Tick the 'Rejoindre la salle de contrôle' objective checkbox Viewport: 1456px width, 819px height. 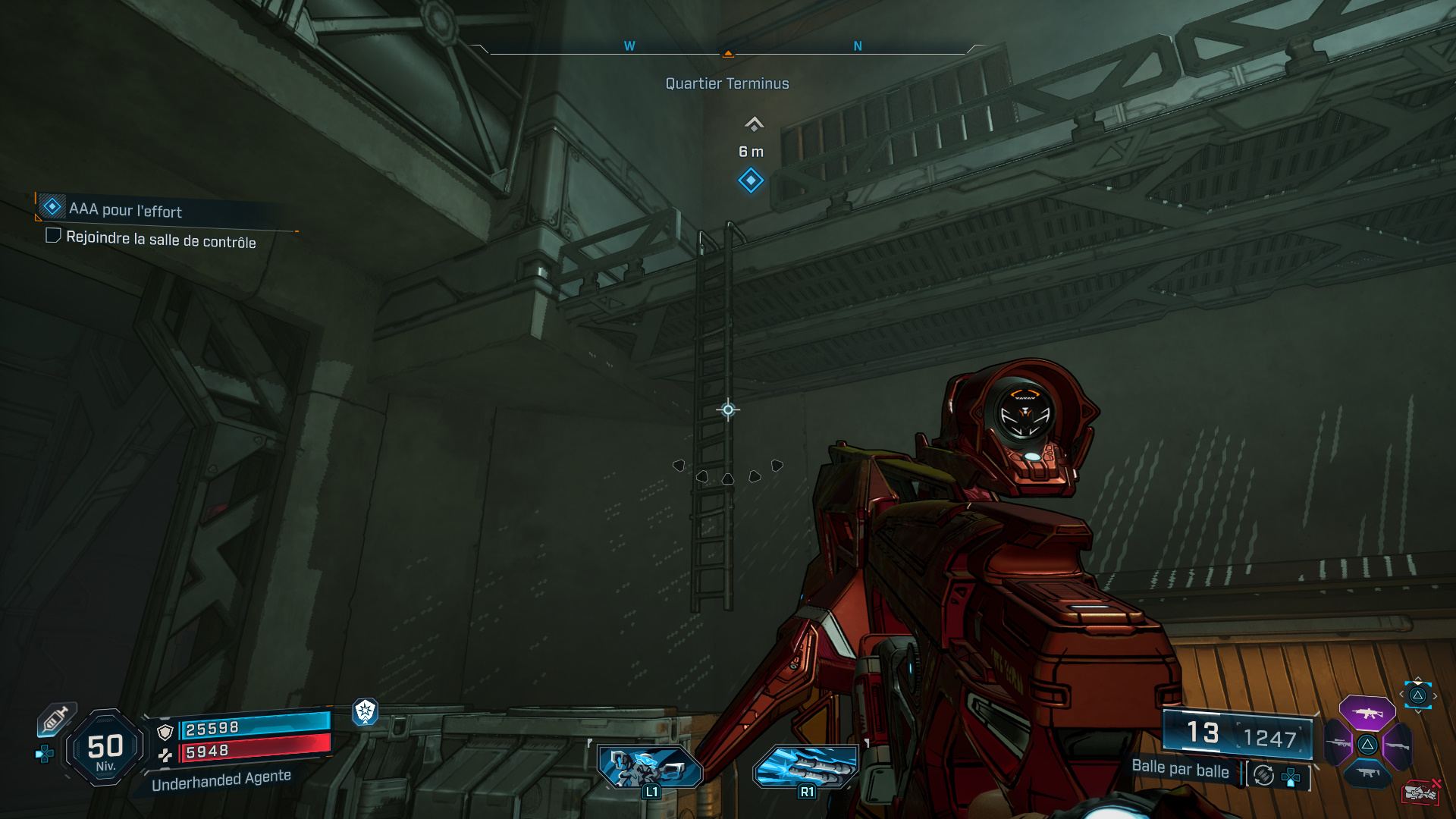pos(53,236)
